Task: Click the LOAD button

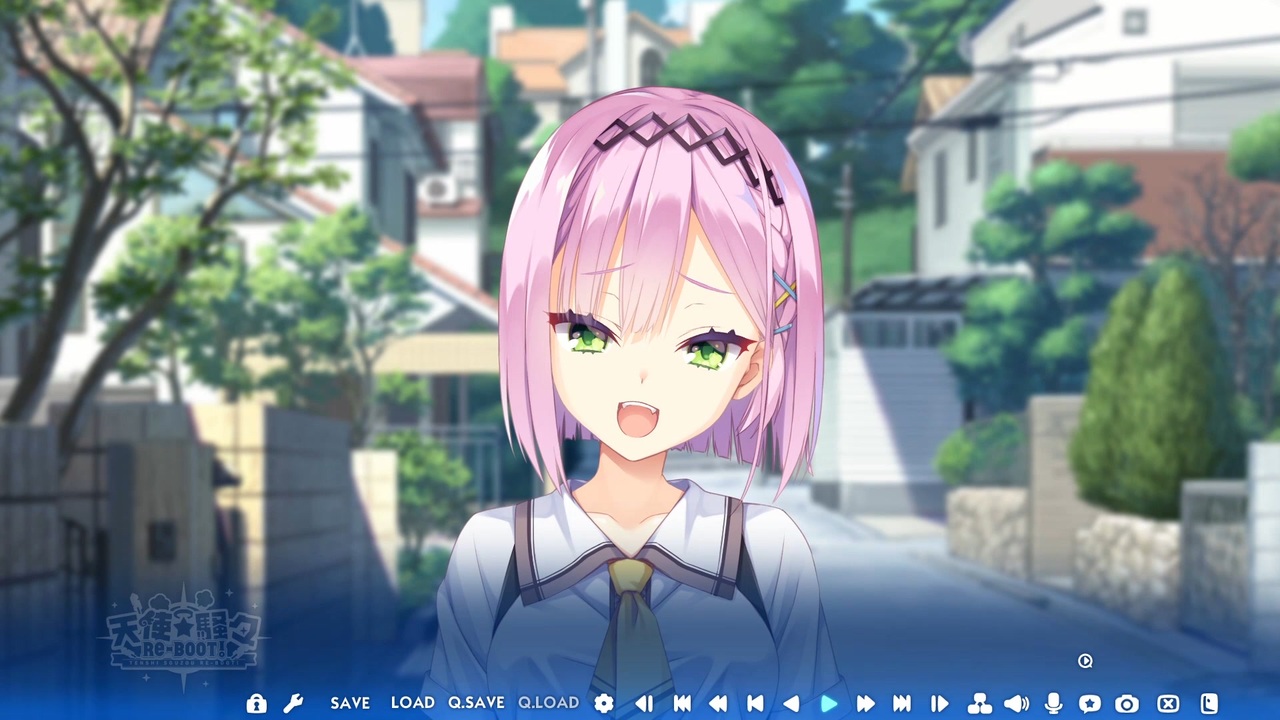Action: [x=413, y=703]
